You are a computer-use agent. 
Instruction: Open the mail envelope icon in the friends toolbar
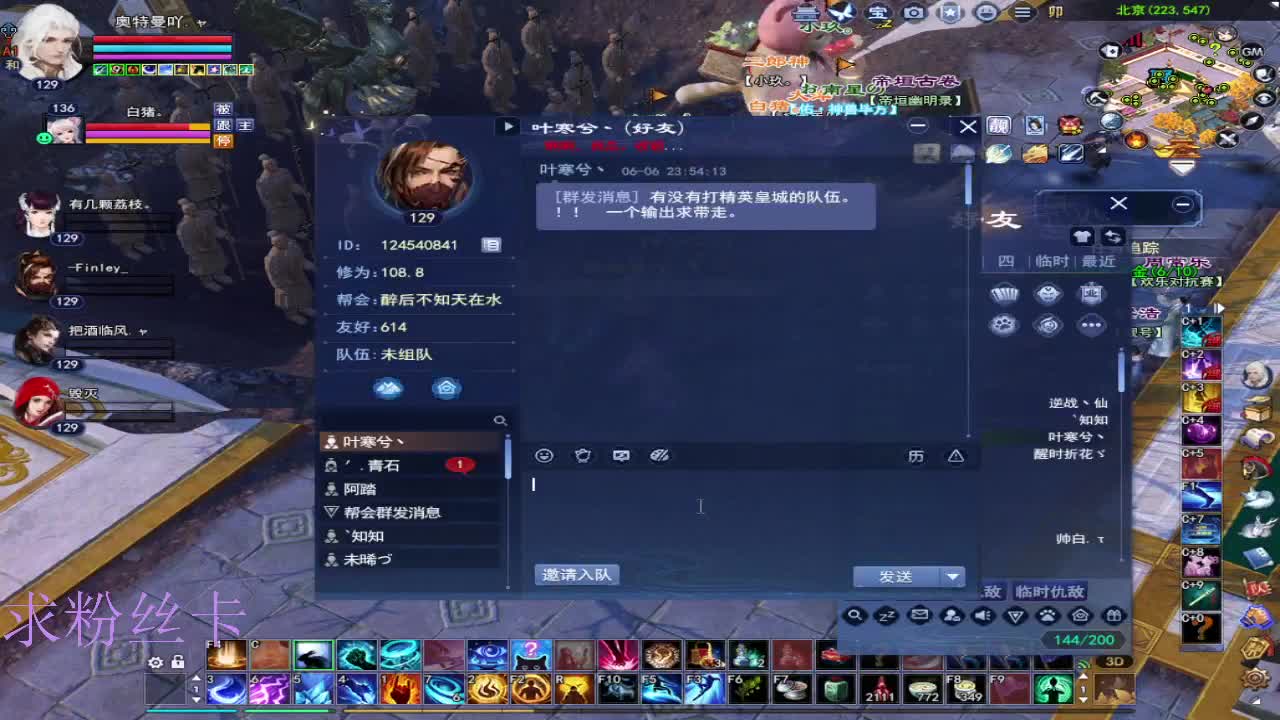click(918, 616)
